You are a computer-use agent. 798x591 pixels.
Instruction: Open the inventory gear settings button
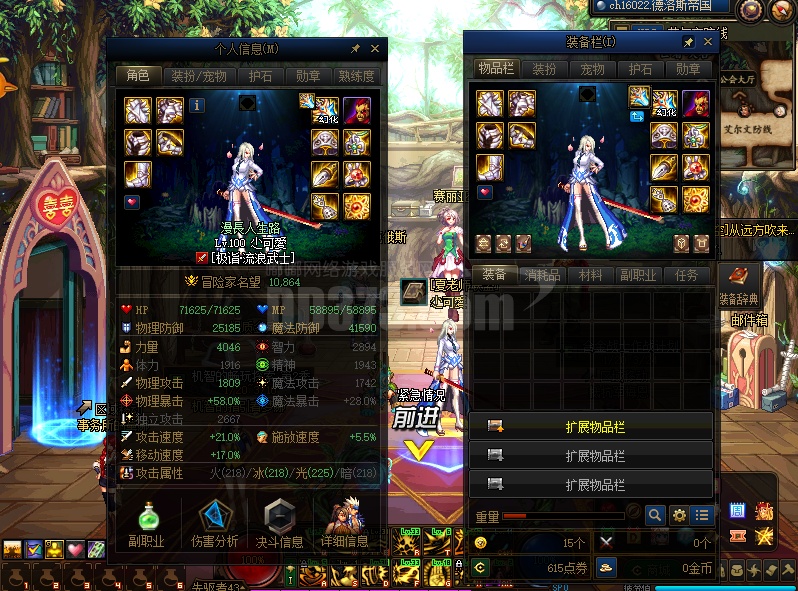click(x=678, y=516)
